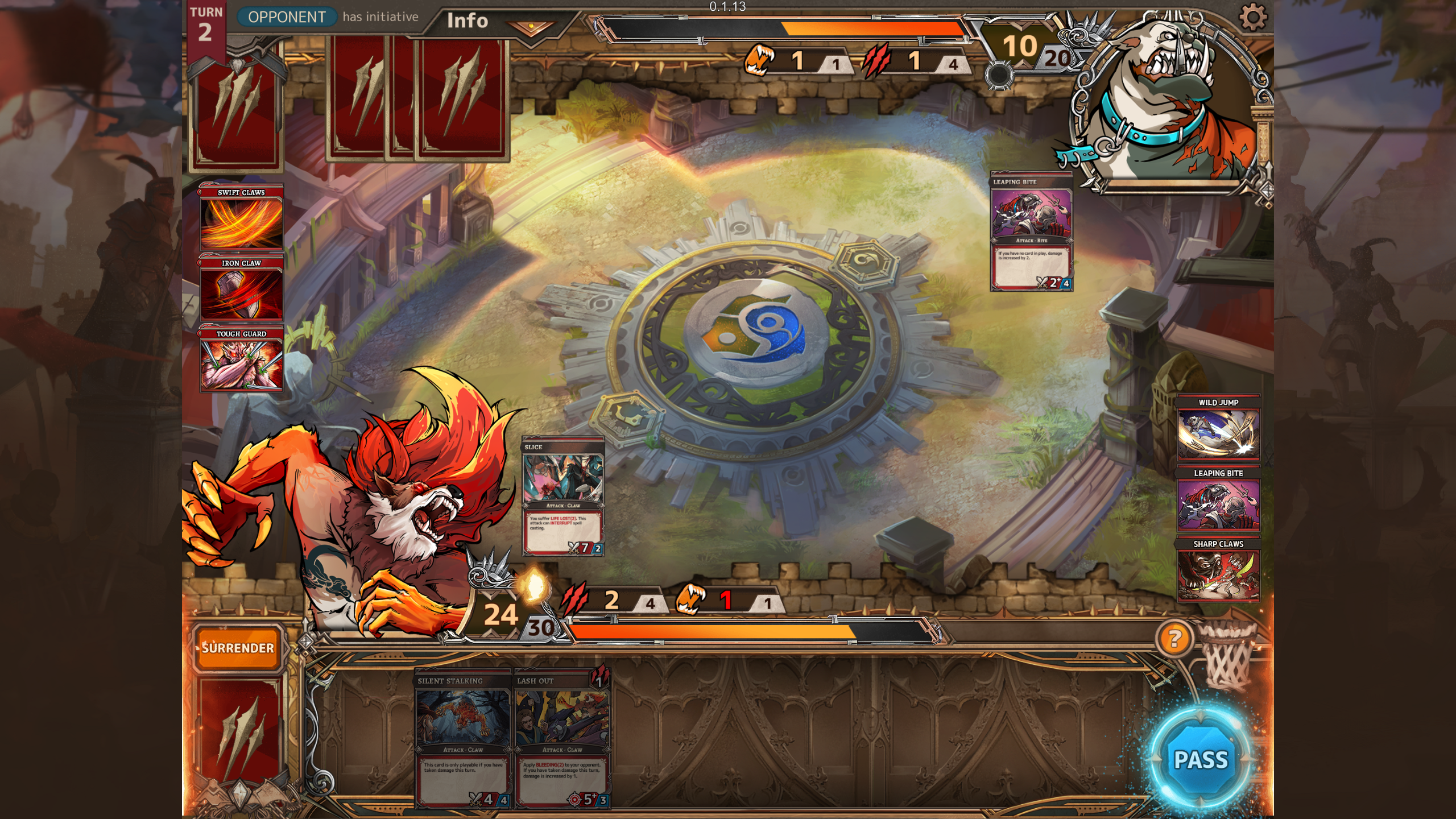Surrender the match
This screenshot has width=1456, height=819.
pos(238,648)
